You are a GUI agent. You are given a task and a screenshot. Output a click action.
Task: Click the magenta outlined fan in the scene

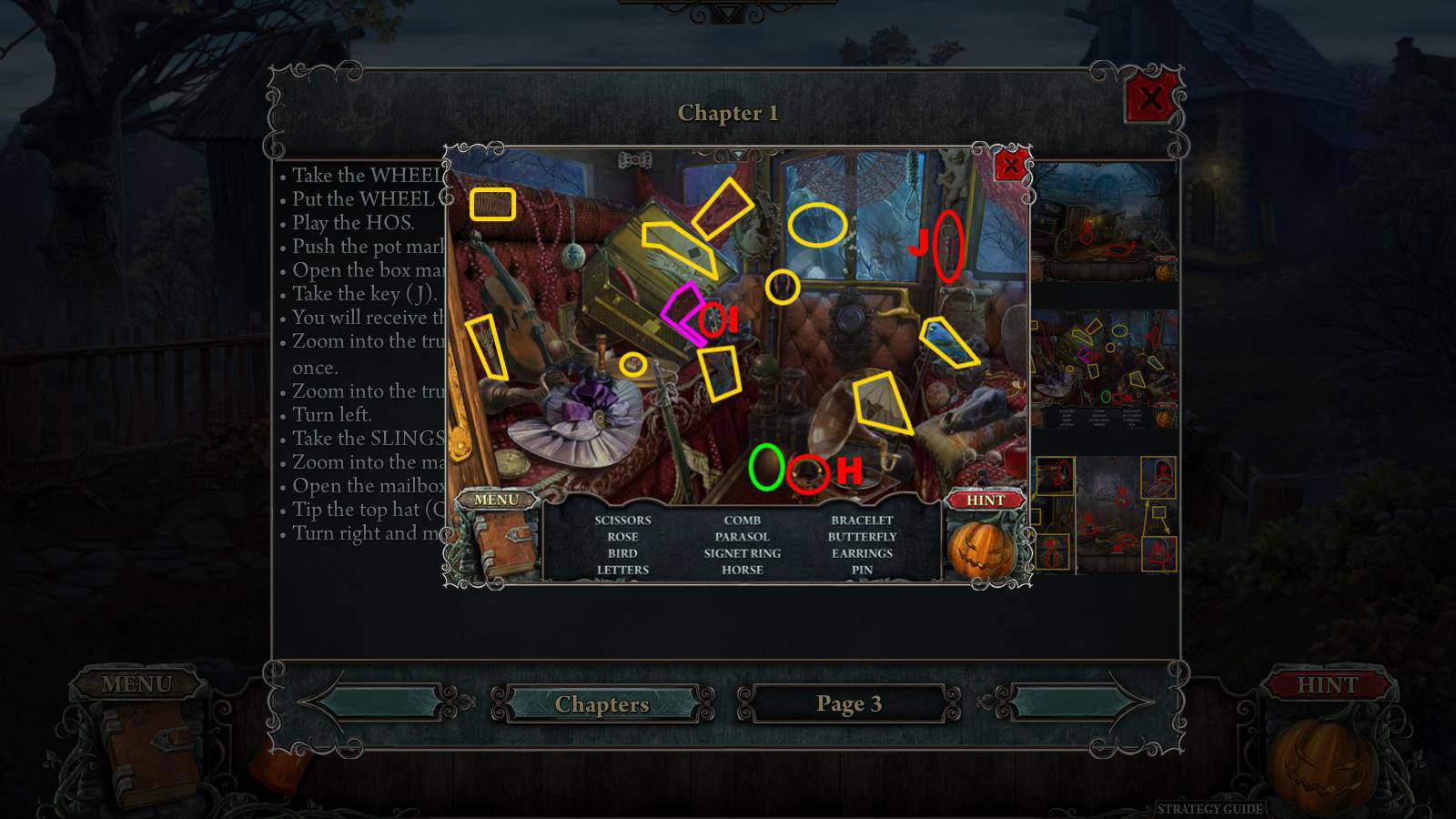[684, 314]
